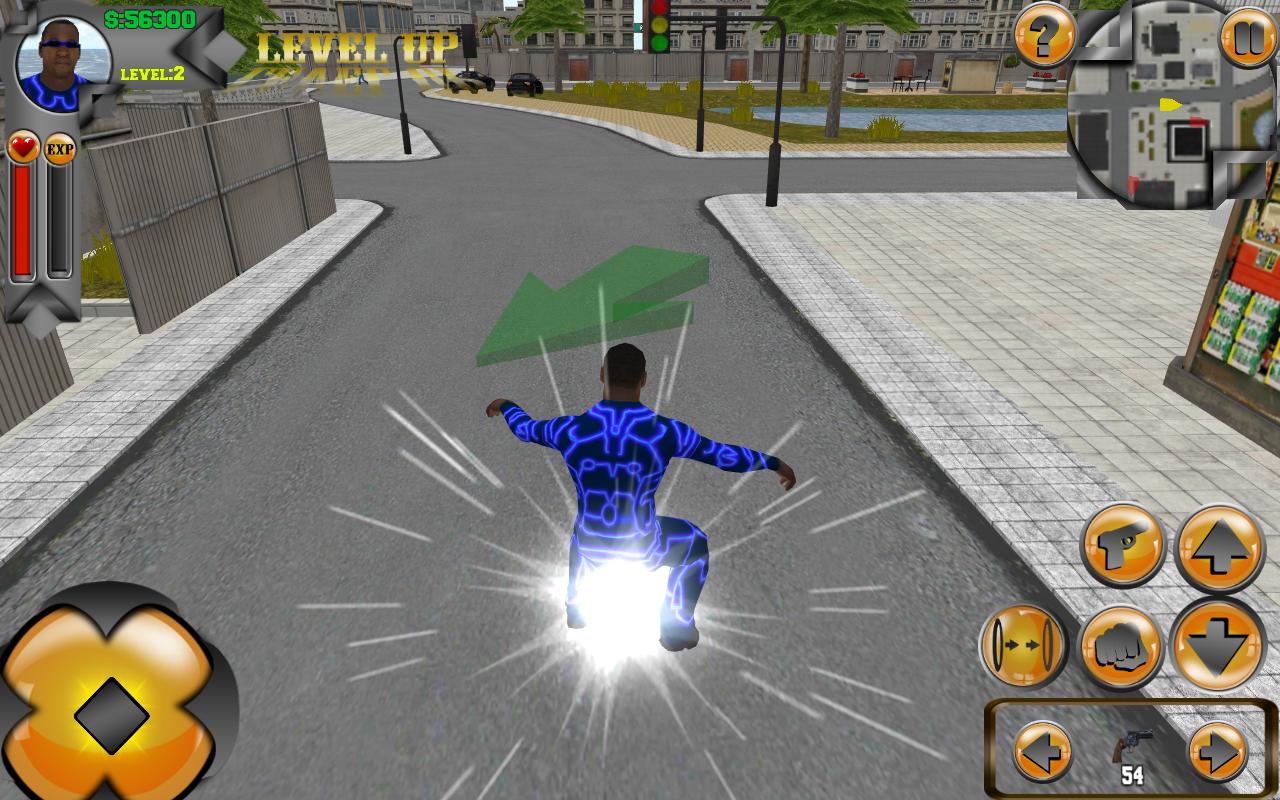Cycle to next weapon with right arrow

[x=1218, y=749]
